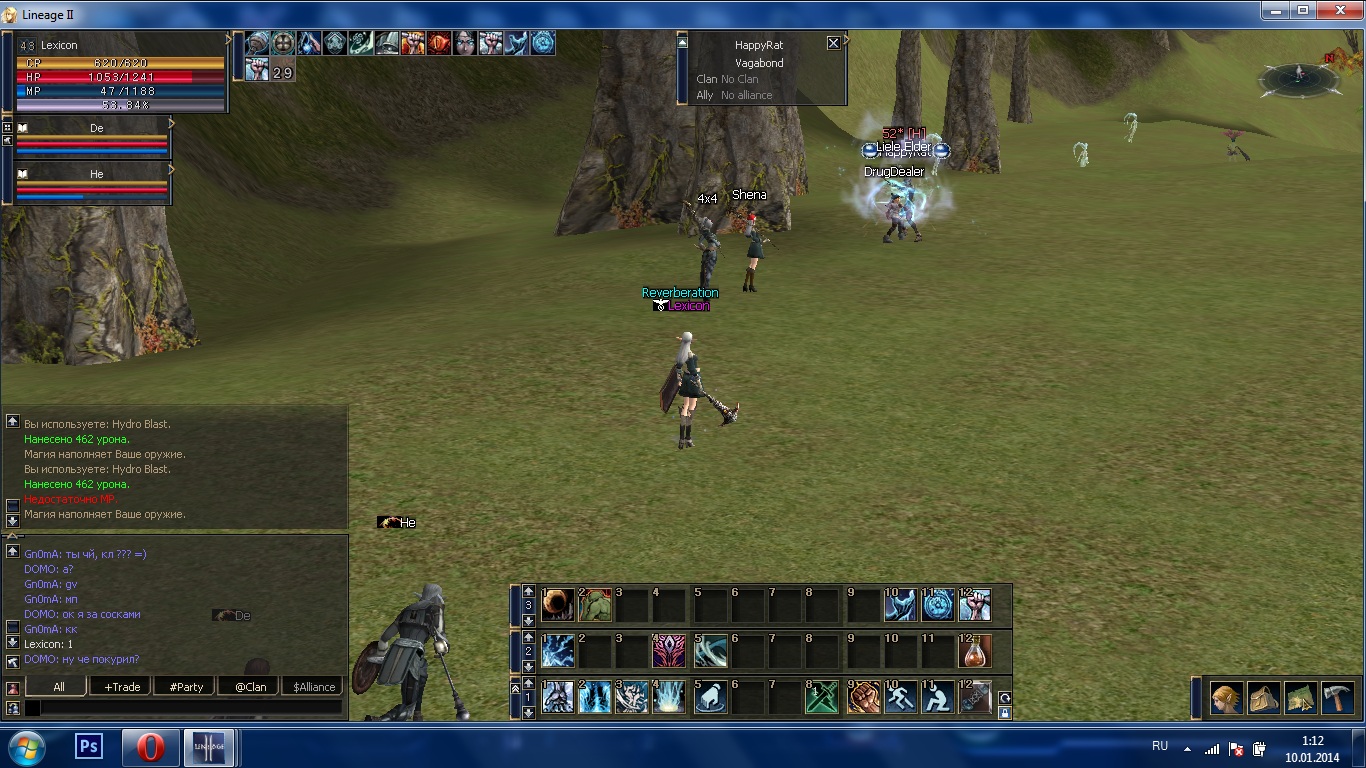Select party member De's status bar
The height and width of the screenshot is (768, 1366).
(x=92, y=140)
